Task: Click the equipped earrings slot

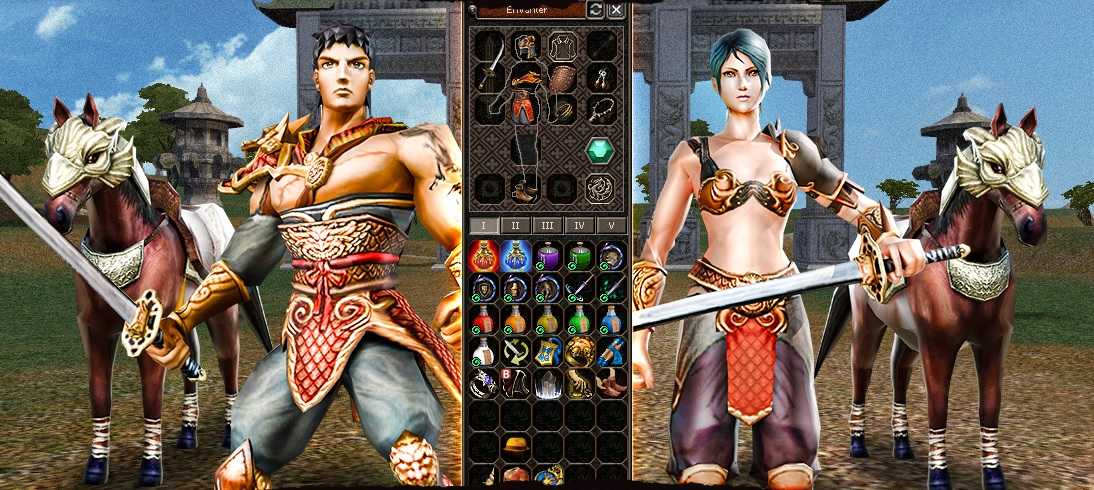Action: point(601,76)
